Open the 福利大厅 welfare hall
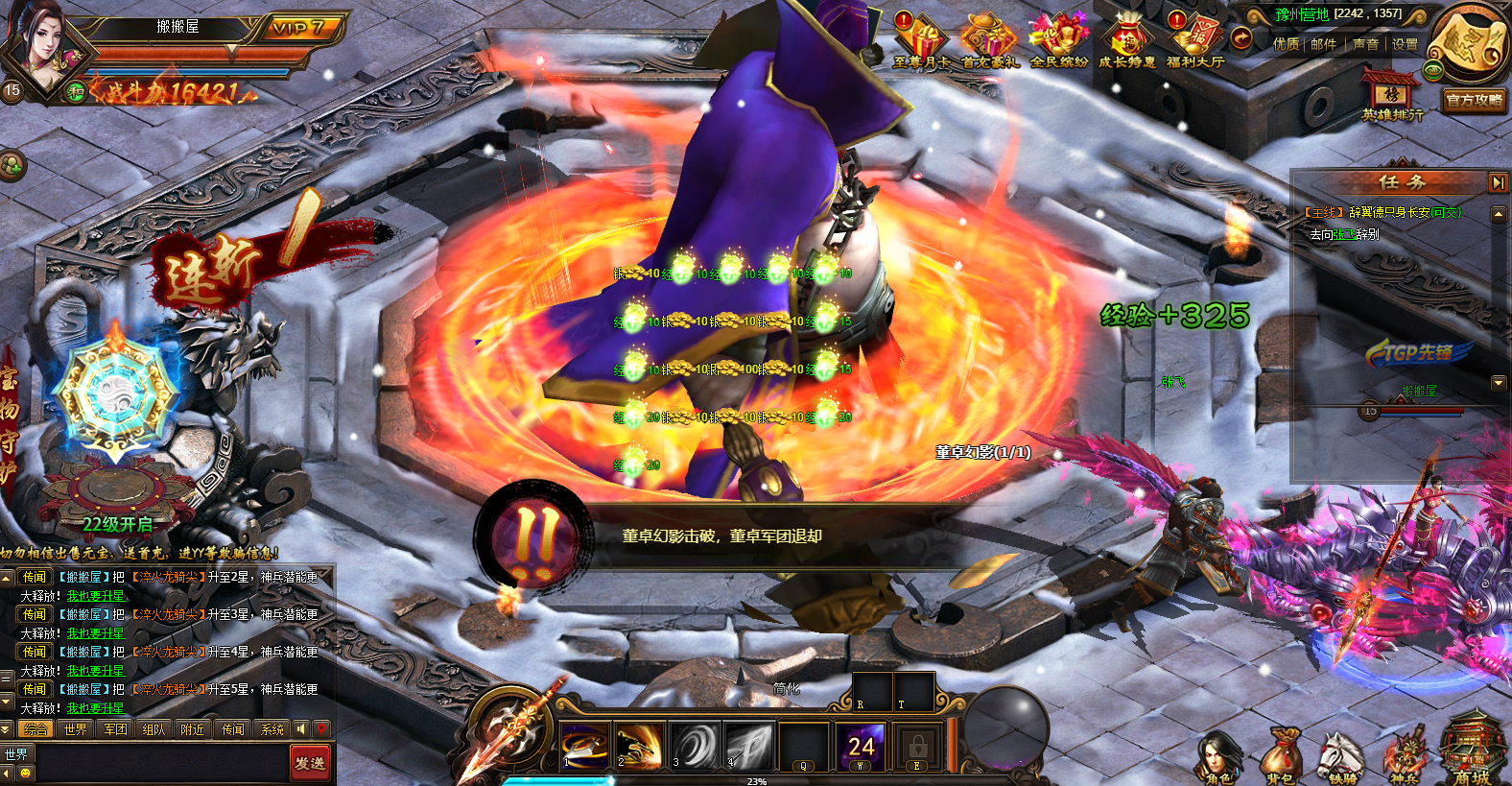This screenshot has height=786, width=1512. point(1195,41)
